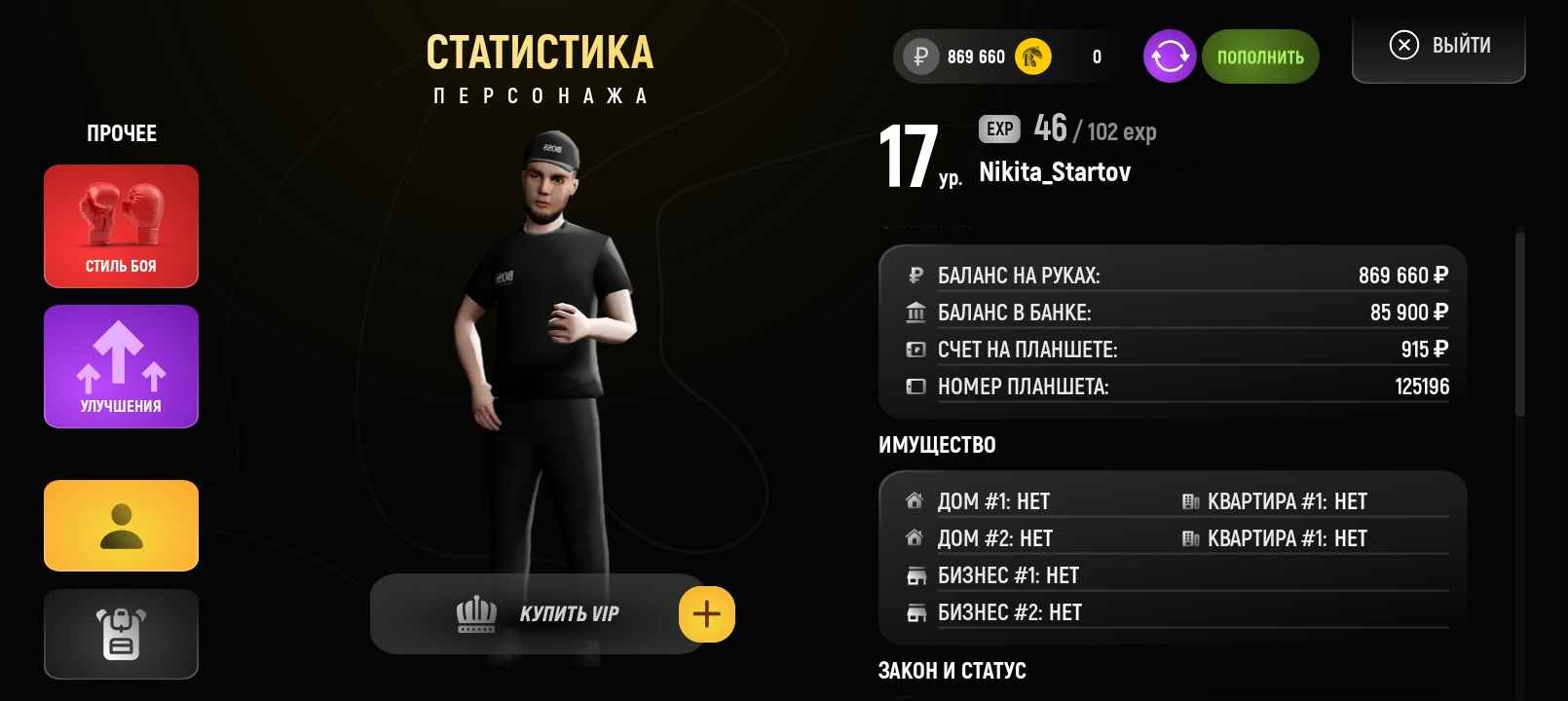Open the Стиль боя fighting style menu
This screenshot has width=1568, height=701.
coord(121,226)
